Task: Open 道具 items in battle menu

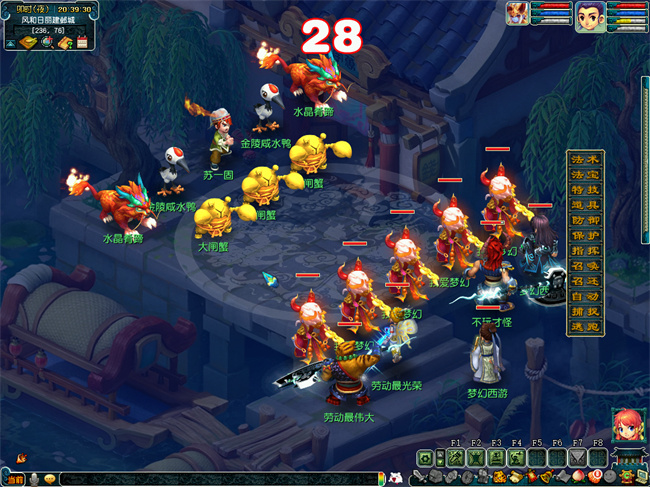Action: (585, 205)
